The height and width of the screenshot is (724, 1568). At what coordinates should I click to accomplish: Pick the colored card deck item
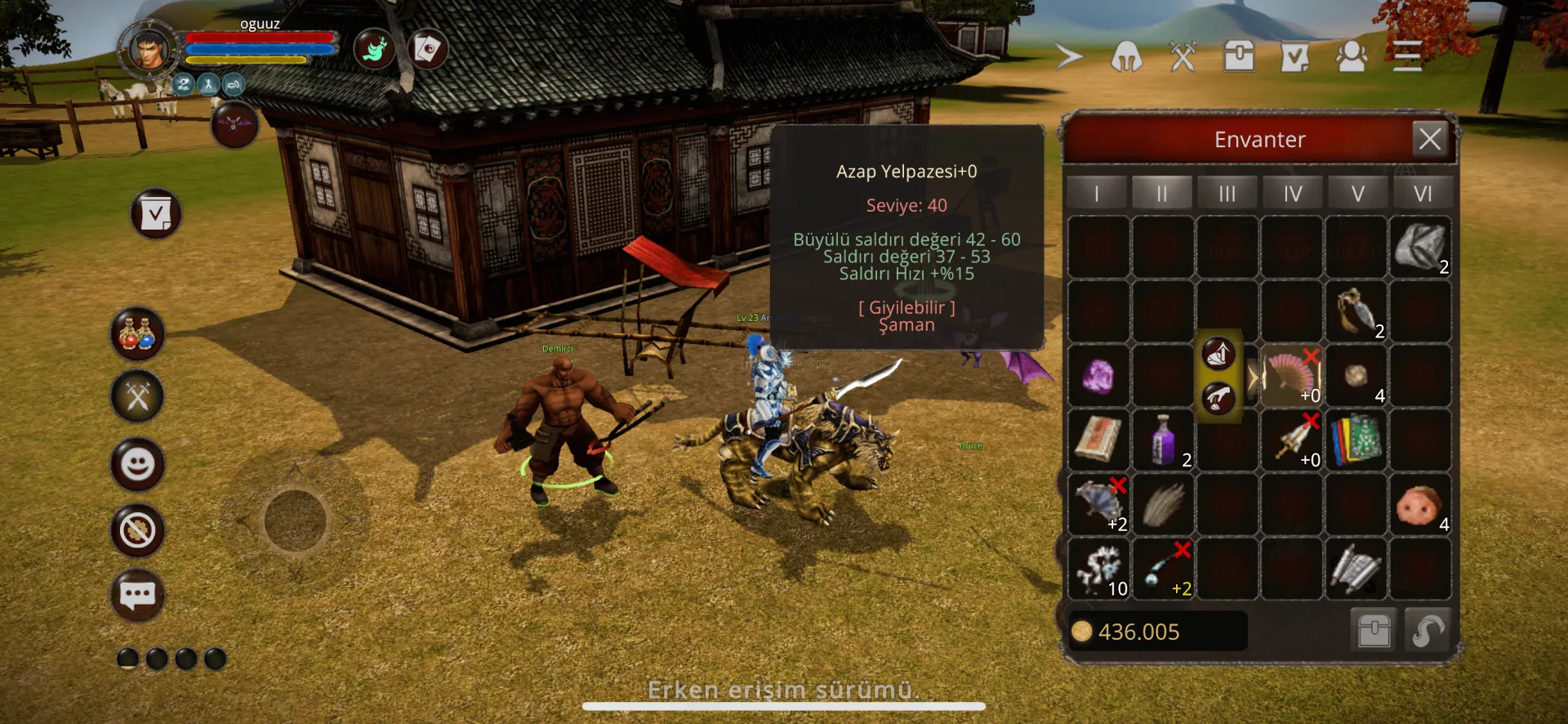coord(1356,440)
